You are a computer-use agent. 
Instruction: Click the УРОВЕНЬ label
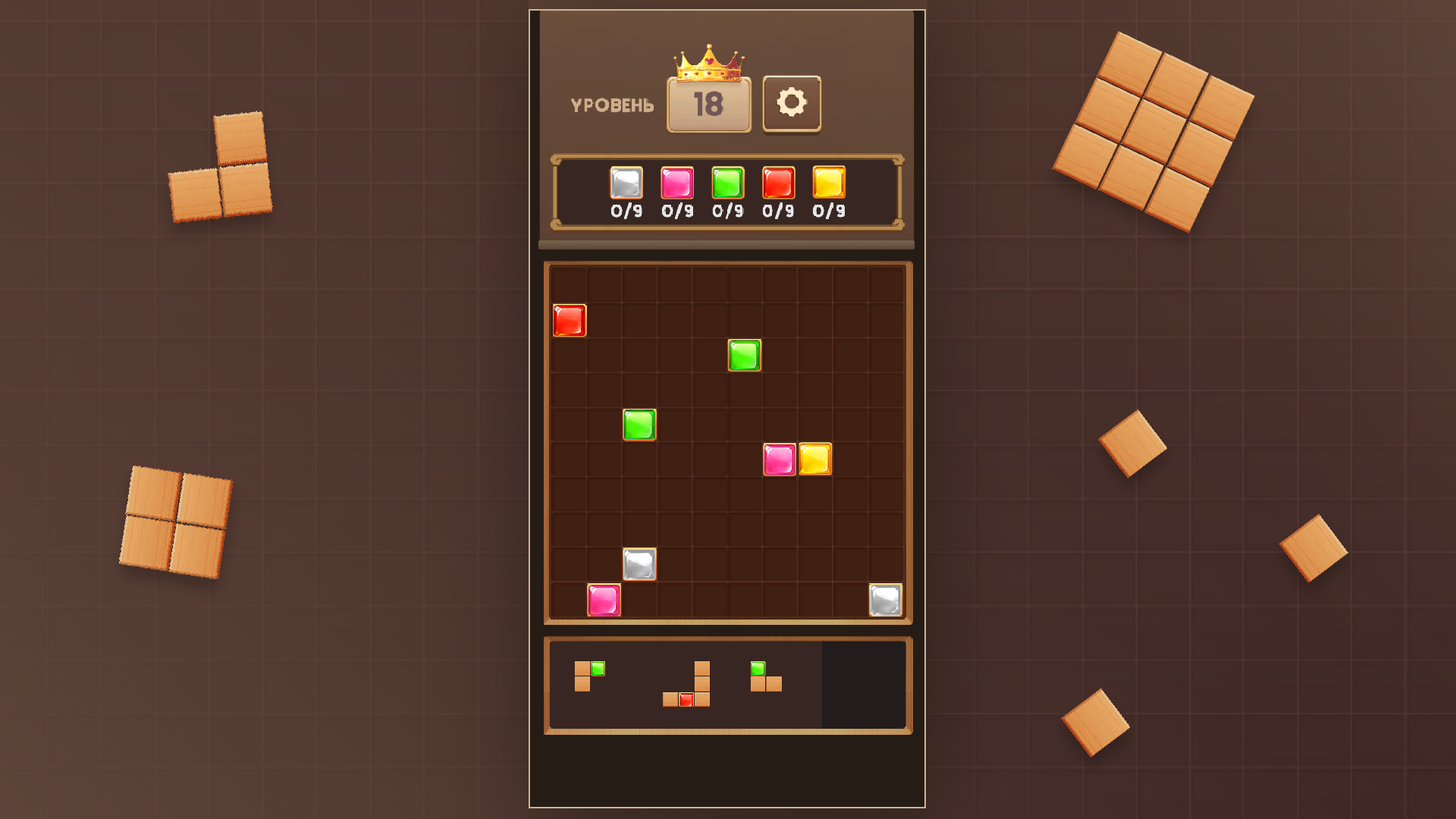click(611, 105)
